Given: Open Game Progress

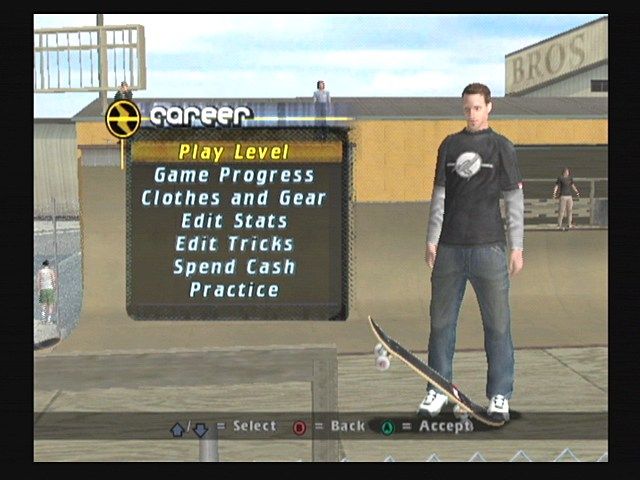Looking at the screenshot, I should point(234,175).
